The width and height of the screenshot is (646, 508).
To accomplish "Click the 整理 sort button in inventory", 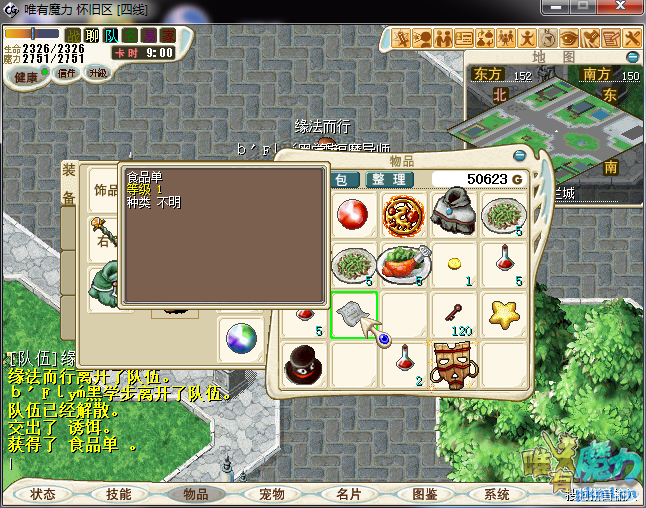I will (x=387, y=180).
